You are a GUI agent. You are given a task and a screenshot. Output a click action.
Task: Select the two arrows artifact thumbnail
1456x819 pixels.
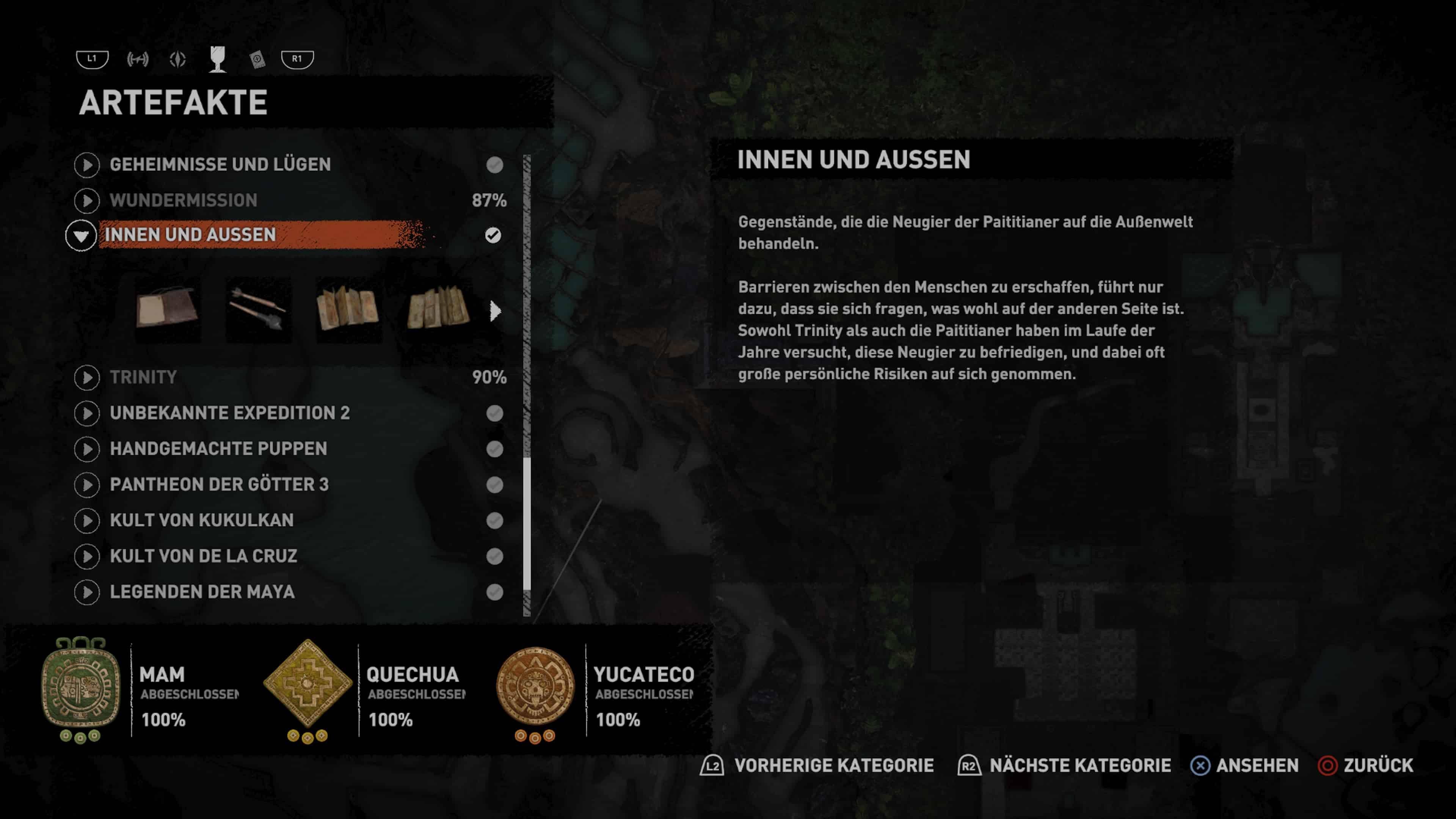[x=258, y=309]
